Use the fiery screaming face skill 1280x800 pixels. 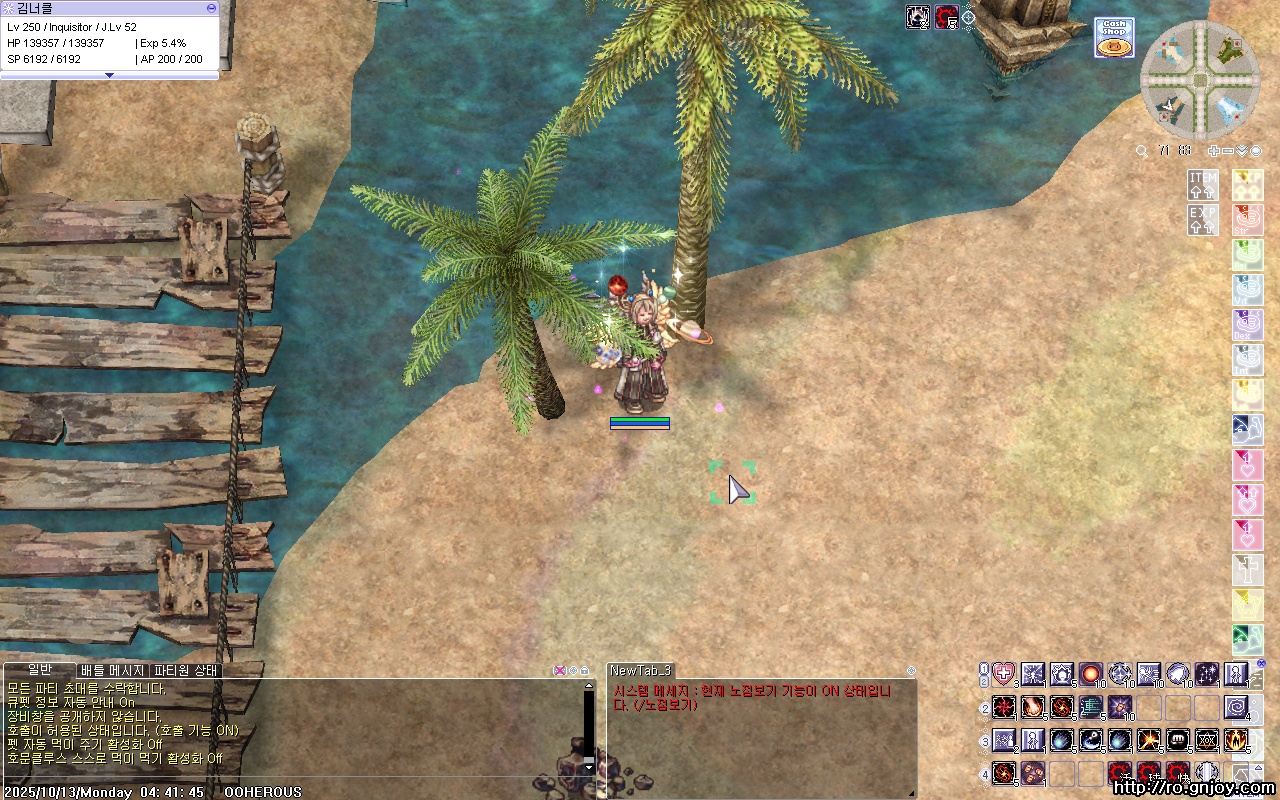1236,741
